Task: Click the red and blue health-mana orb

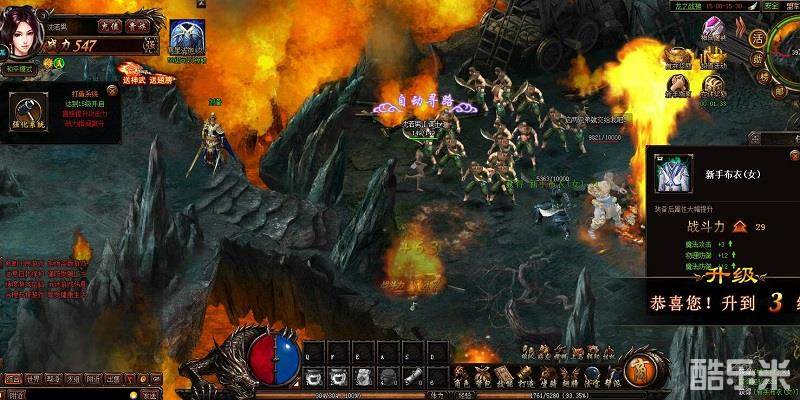Action: pyautogui.click(x=275, y=357)
